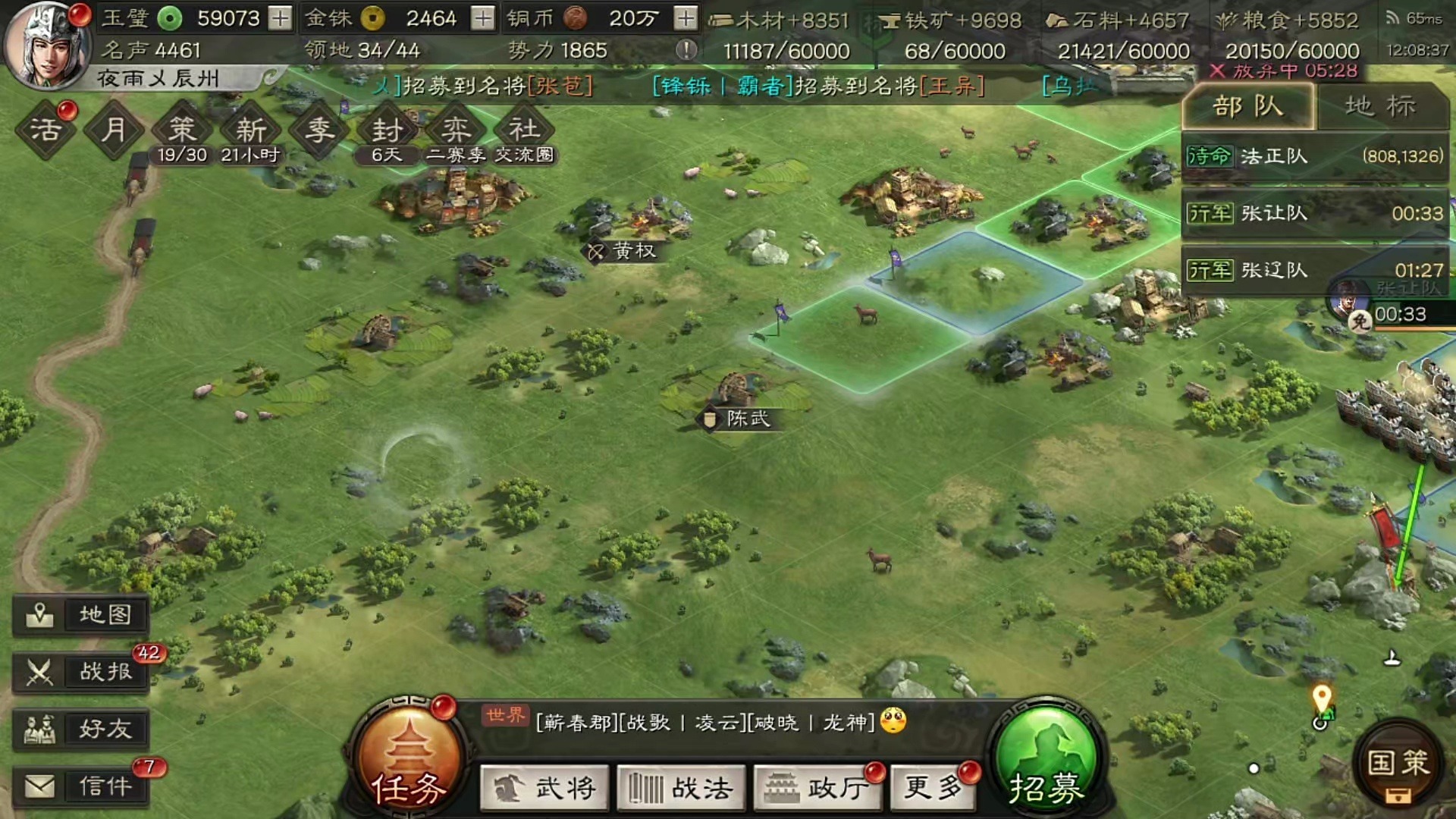1456x819 pixels.
Task: Select the 张辽队 marching troop row
Action: [x=1314, y=270]
